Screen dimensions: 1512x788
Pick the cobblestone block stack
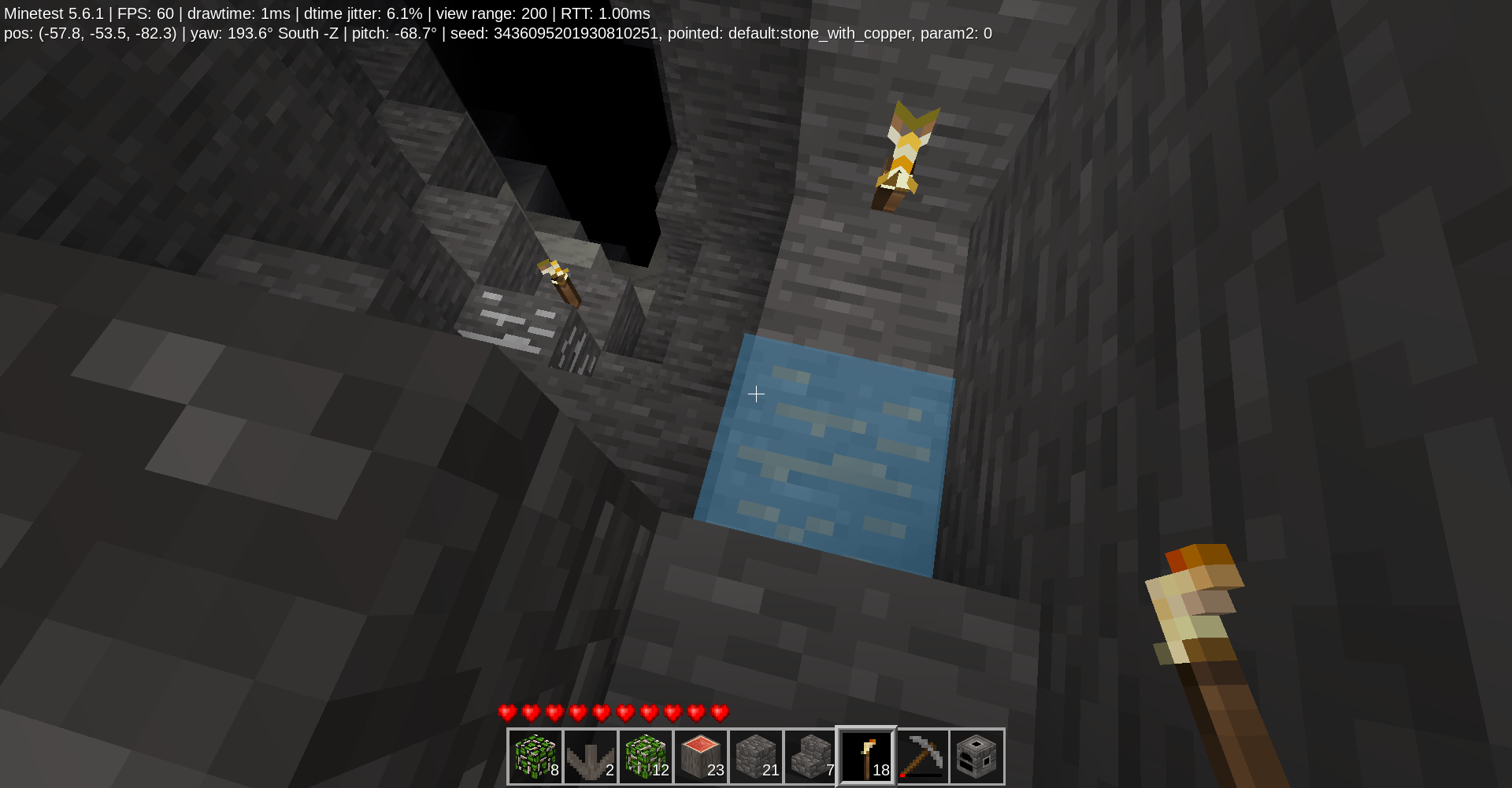pyautogui.click(x=756, y=757)
